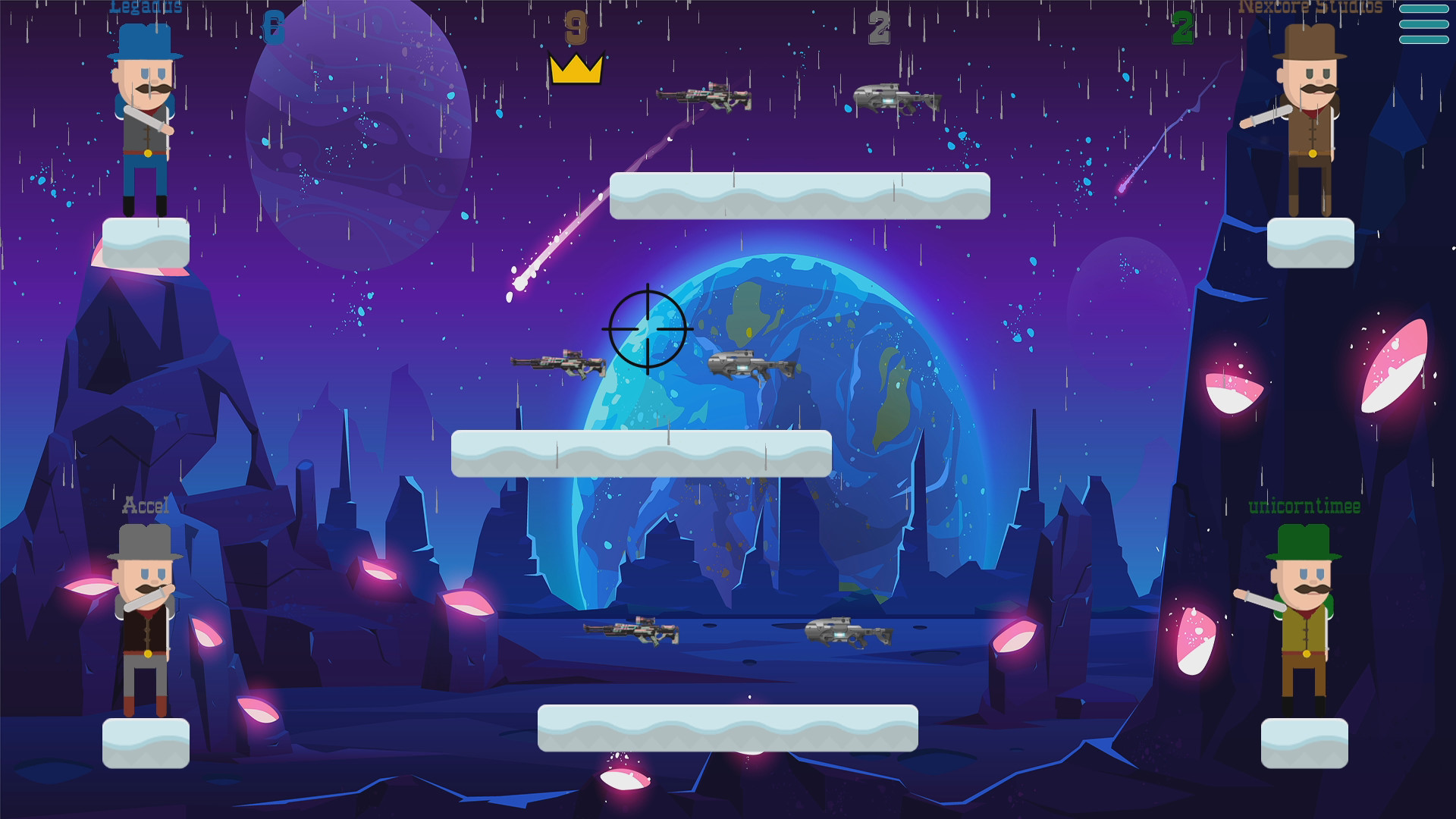This screenshot has width=1456, height=819.
Task: Click unicorntimee's green score of 2
Action: pos(1183,29)
